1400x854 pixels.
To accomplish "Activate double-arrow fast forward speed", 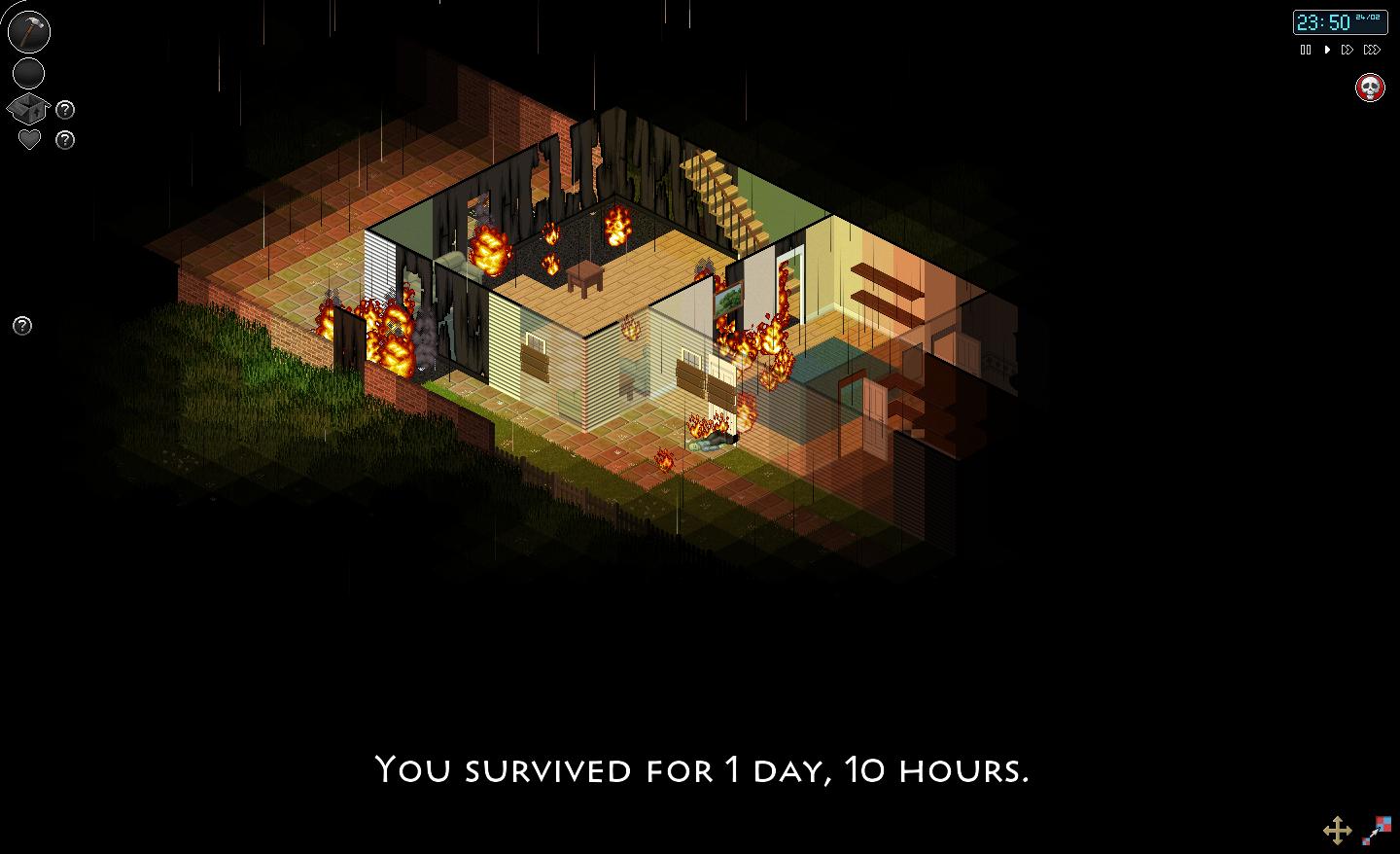I will pos(1347,50).
